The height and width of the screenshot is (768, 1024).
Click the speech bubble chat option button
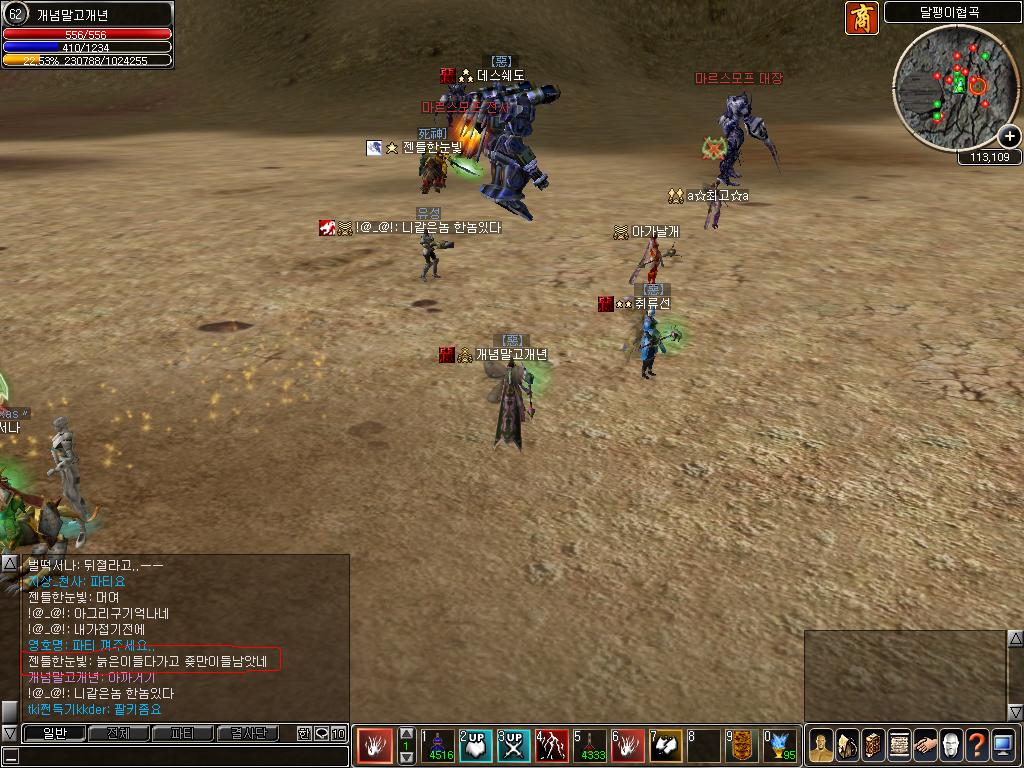pos(321,733)
